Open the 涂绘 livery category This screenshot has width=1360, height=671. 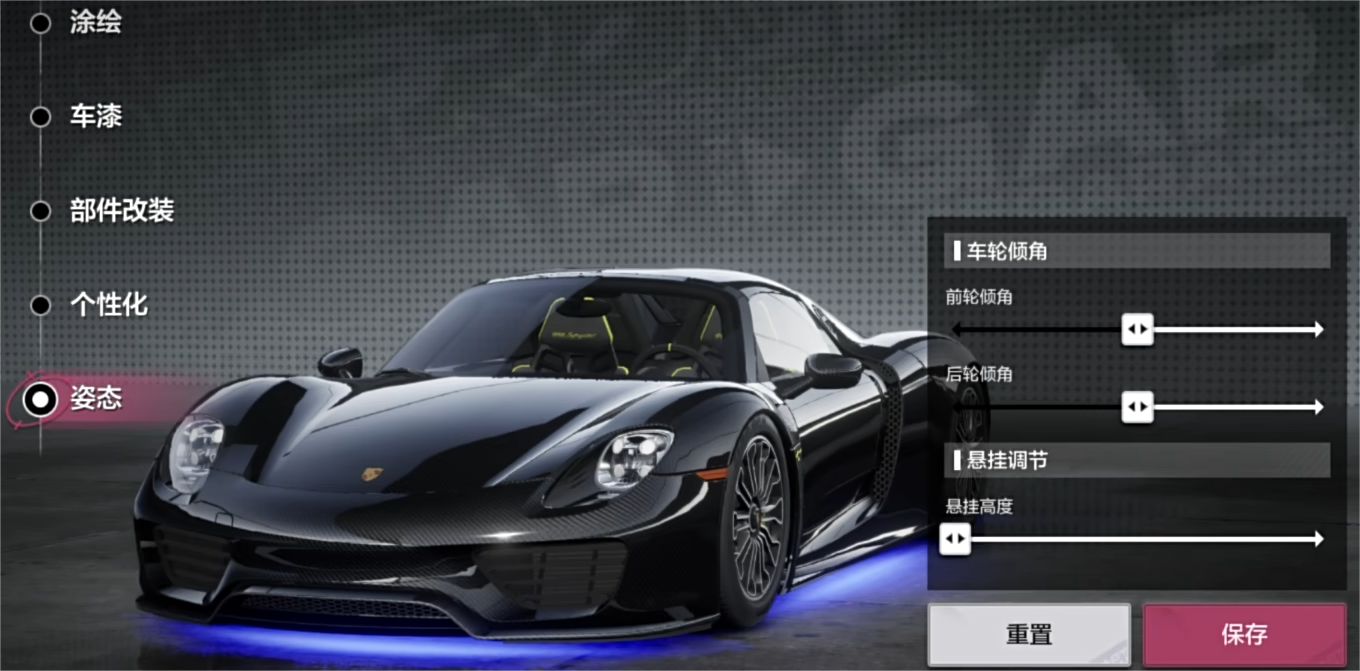pos(95,23)
